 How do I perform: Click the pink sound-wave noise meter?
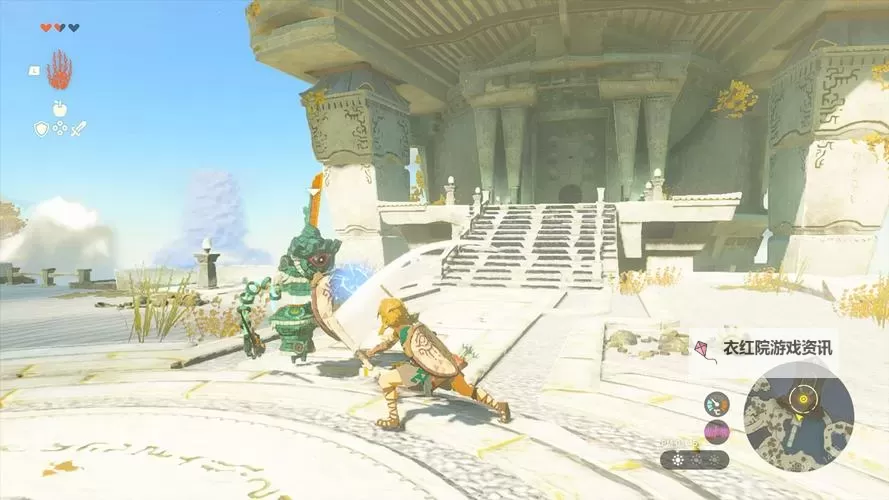[716, 432]
